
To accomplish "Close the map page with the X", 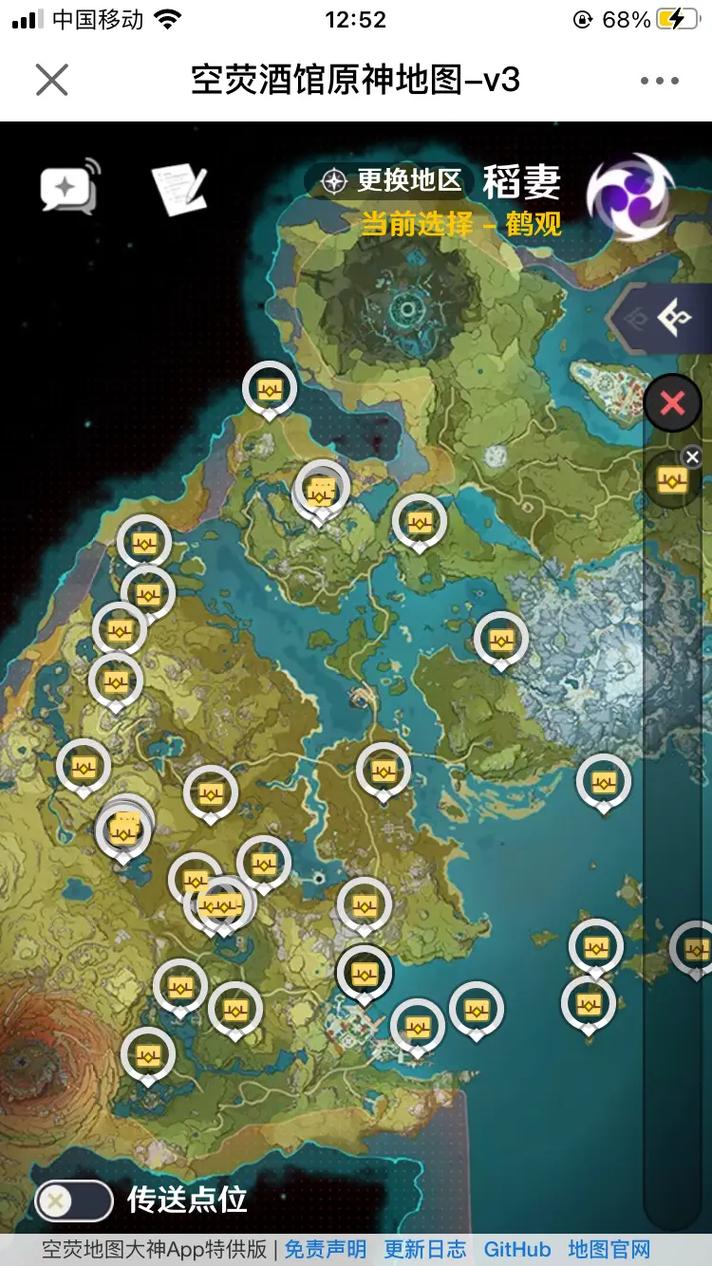I will (x=52, y=80).
